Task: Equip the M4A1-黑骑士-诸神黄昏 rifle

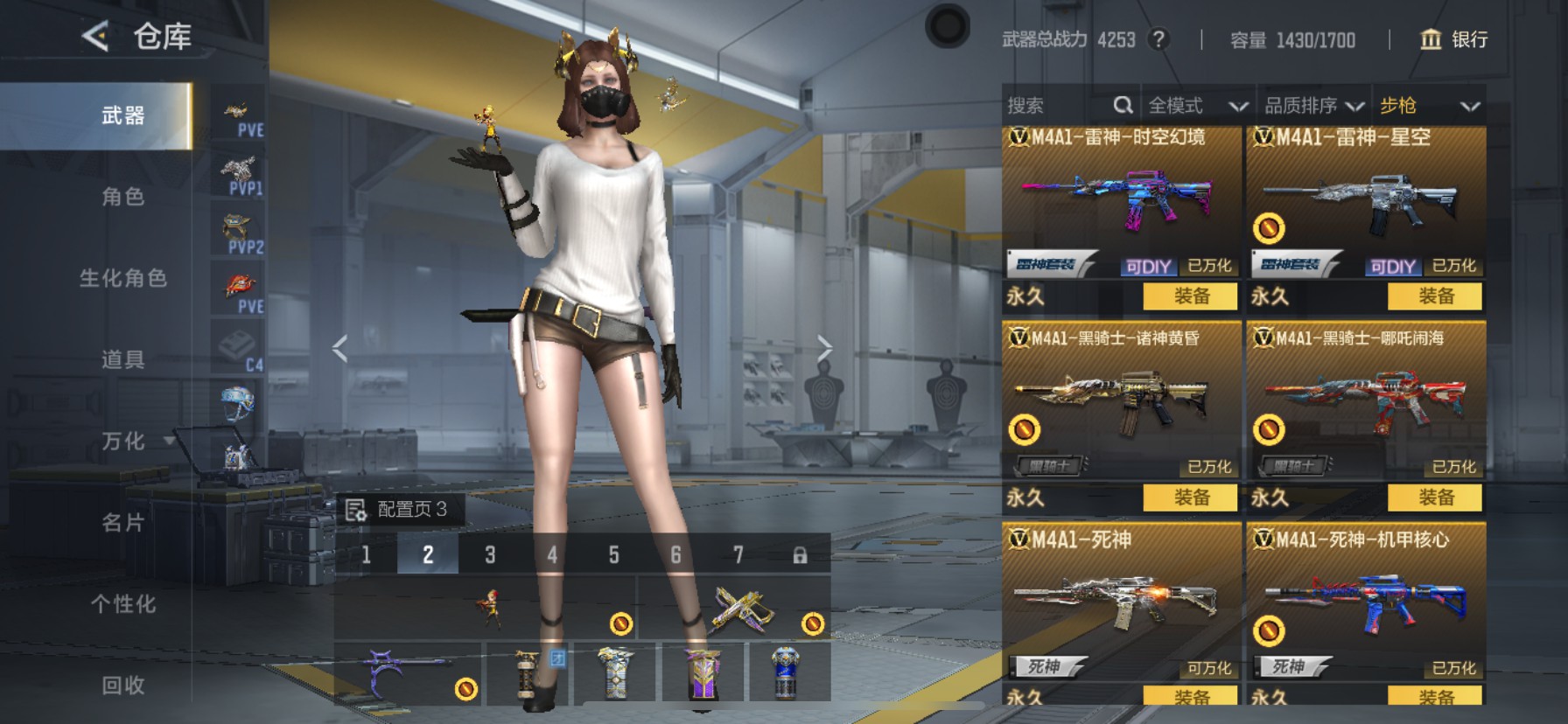Action: click(1190, 498)
